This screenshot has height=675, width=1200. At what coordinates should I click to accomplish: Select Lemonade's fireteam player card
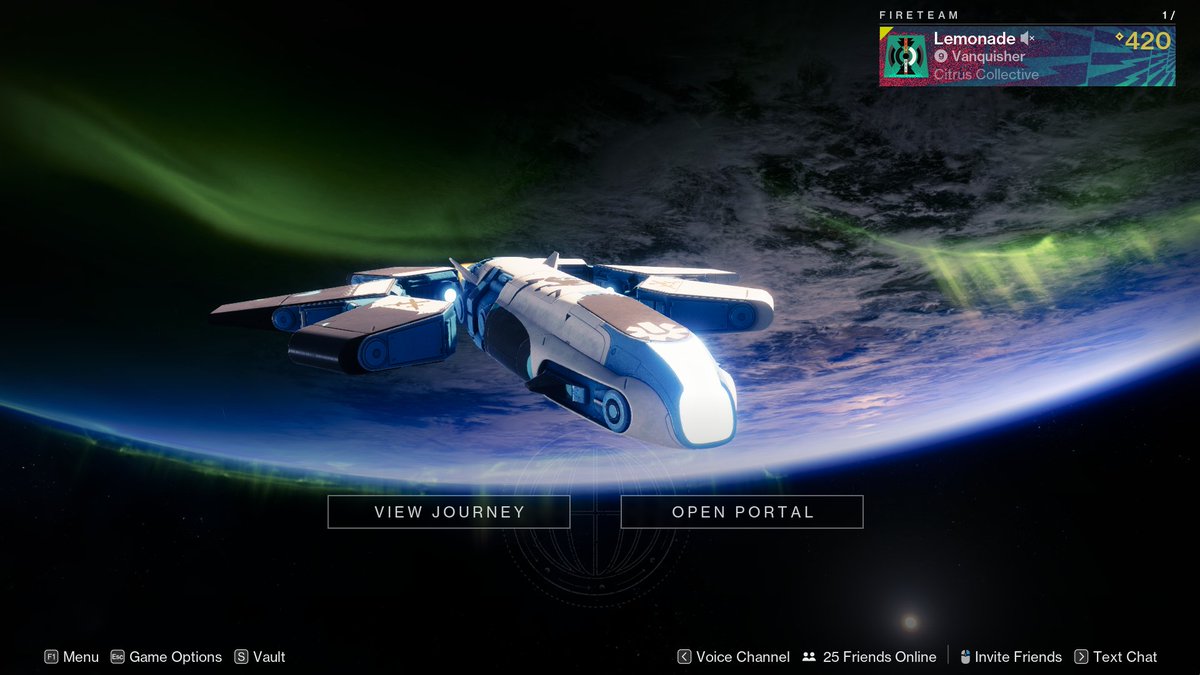click(1027, 56)
